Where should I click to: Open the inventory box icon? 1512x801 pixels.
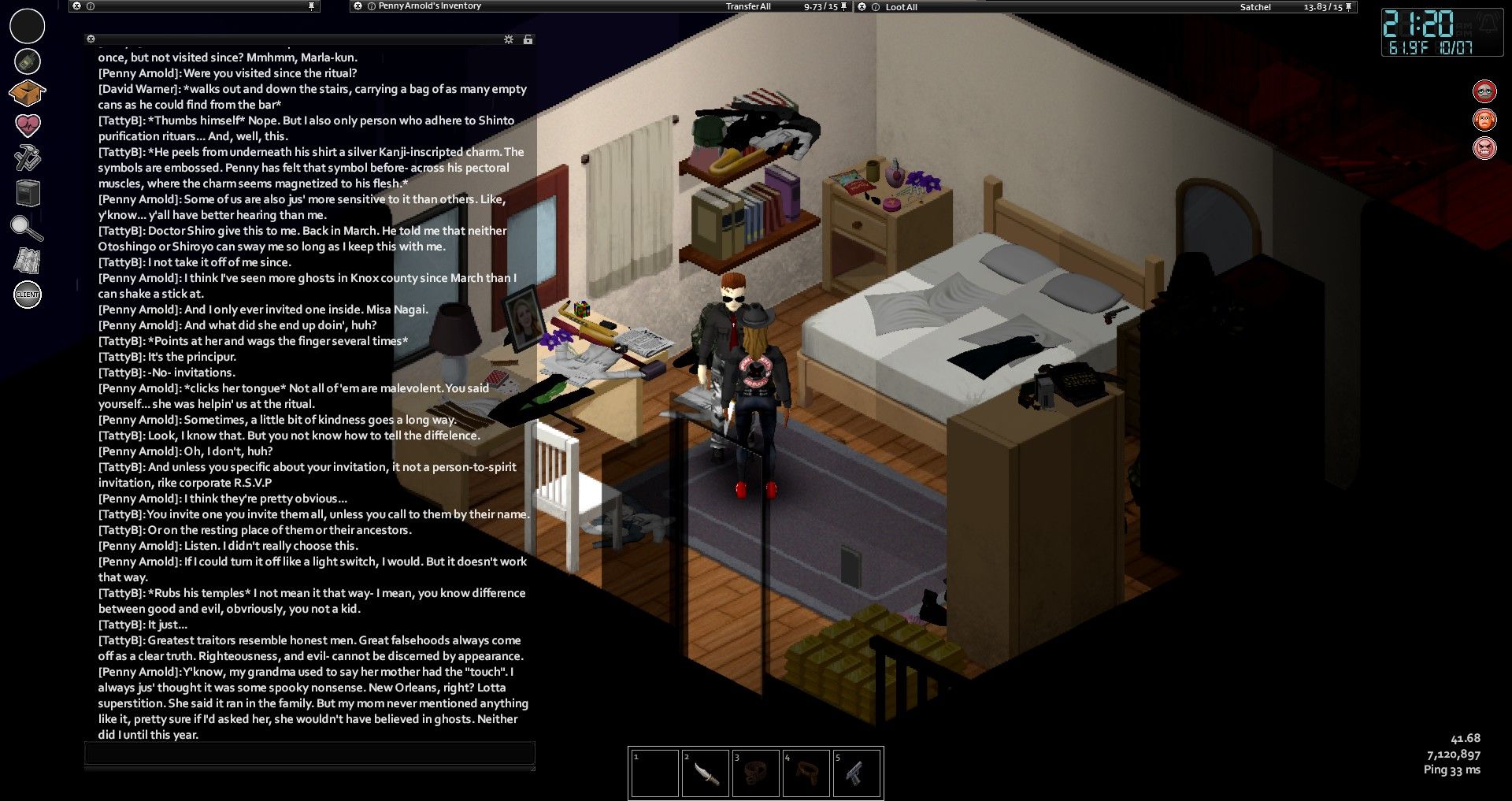tap(27, 93)
